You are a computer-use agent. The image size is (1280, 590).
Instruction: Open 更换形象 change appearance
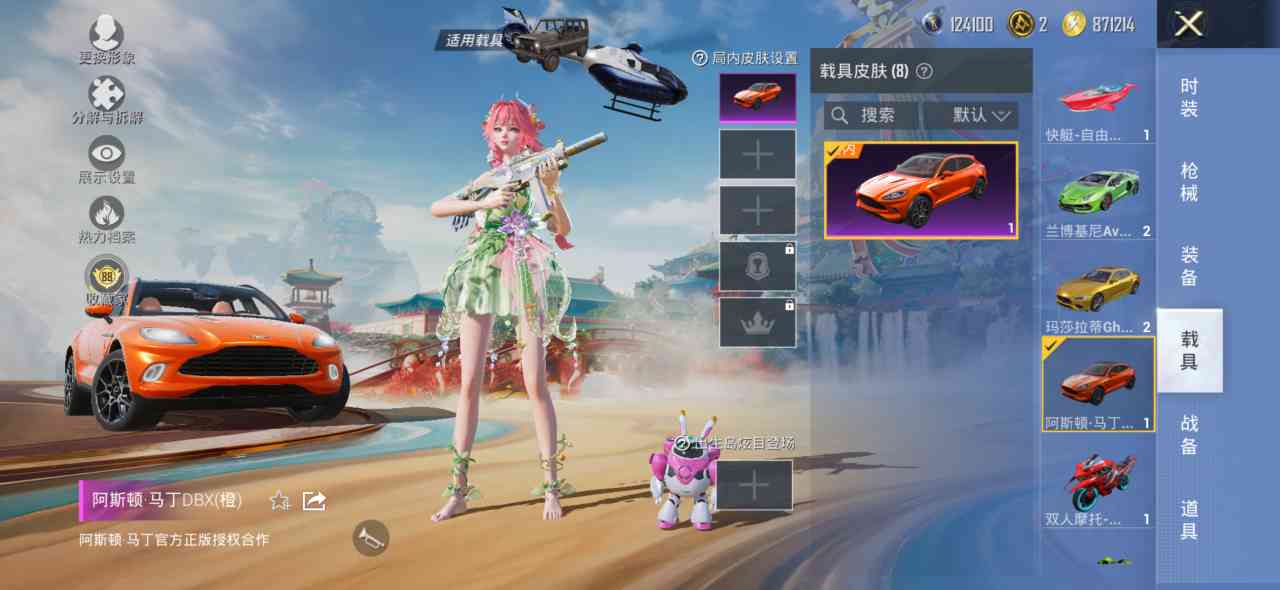(107, 40)
